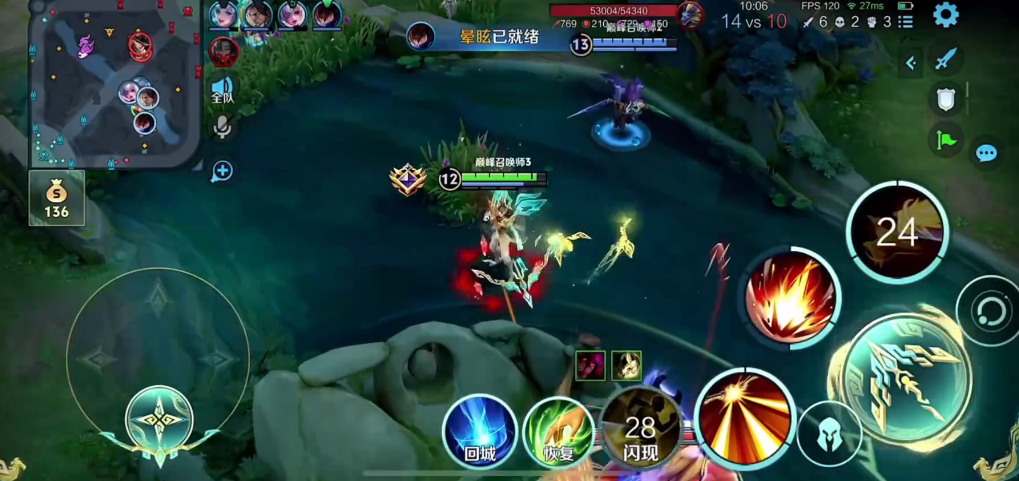
Task: Open the settings gear menu
Action: coord(945,15)
